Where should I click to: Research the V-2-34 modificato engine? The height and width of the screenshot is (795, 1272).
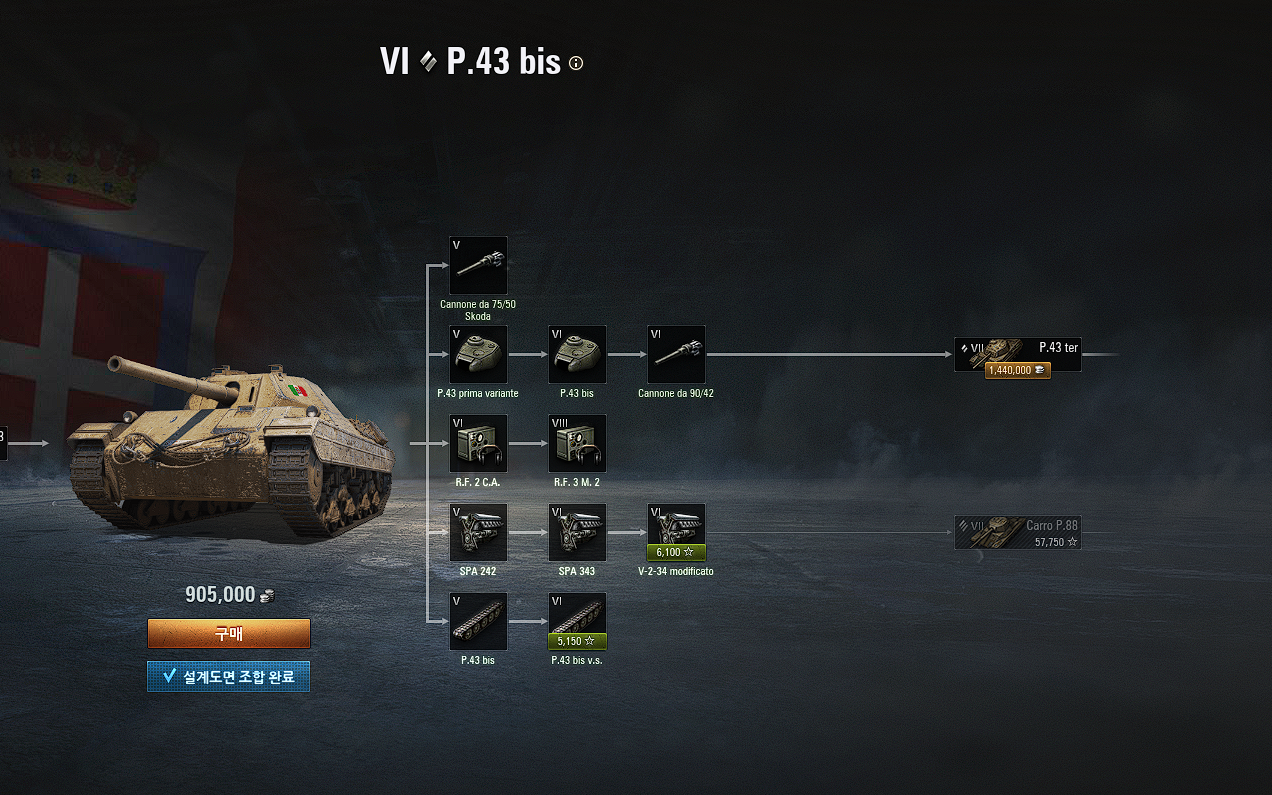click(676, 532)
